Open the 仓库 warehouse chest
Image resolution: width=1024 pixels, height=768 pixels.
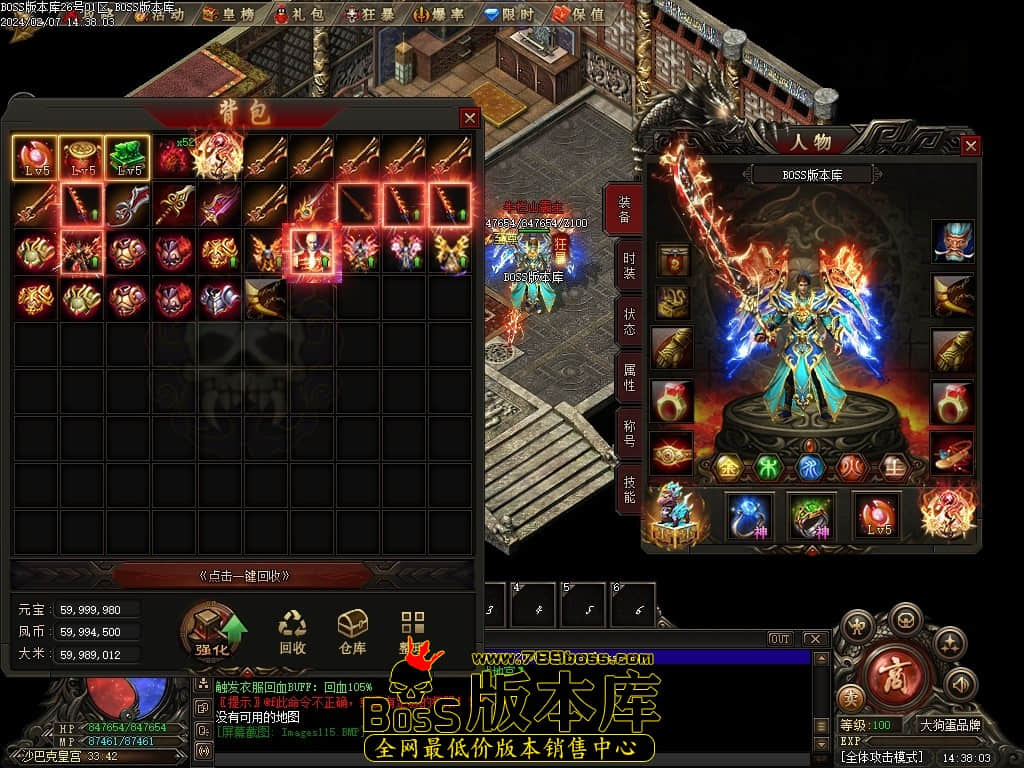coord(352,632)
